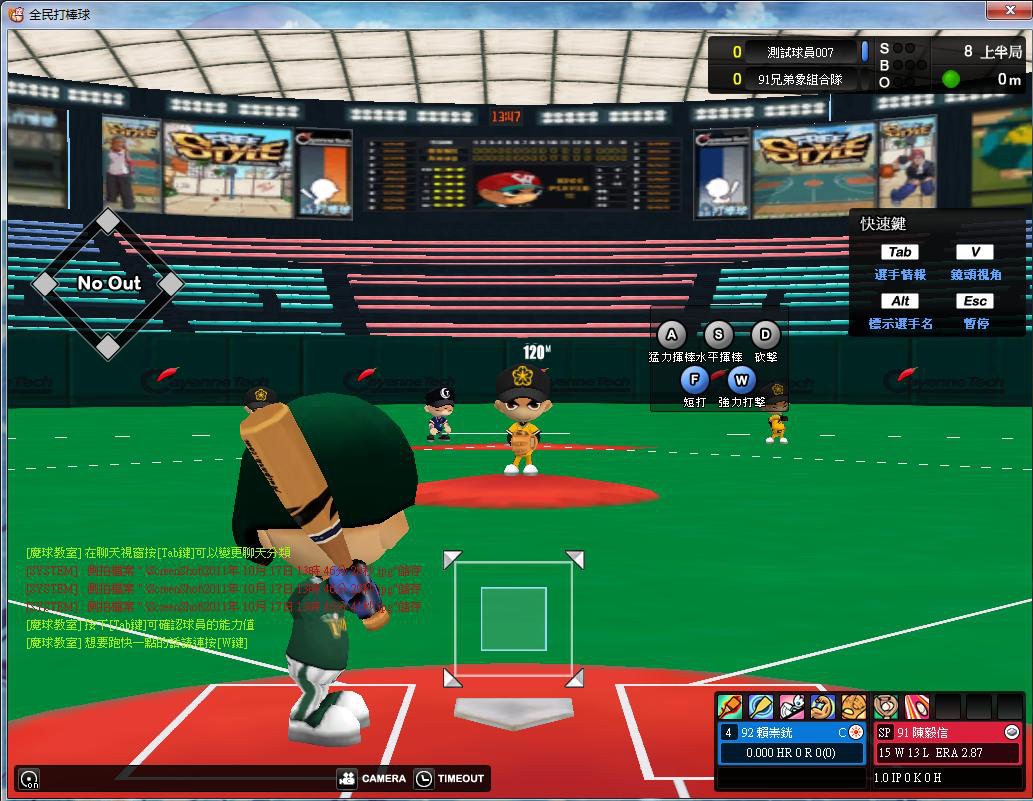Call a TIMEOUT

450,779
